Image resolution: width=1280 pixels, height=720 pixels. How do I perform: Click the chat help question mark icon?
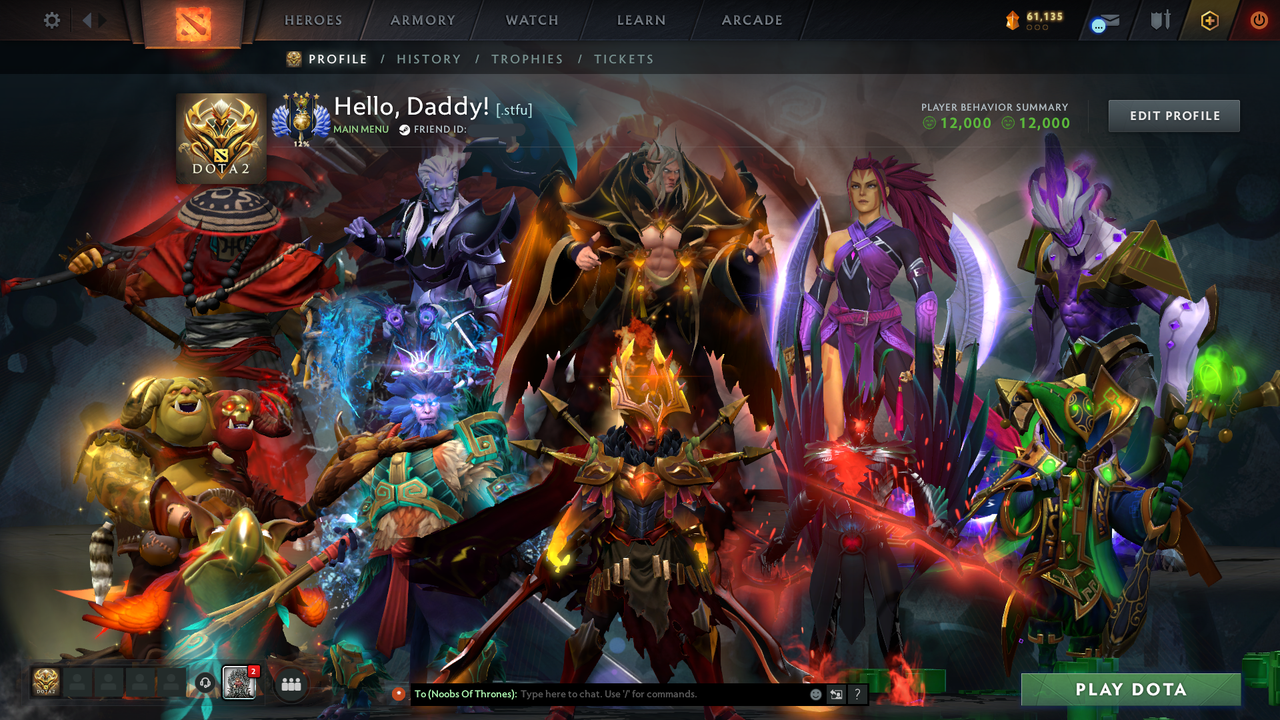(857, 693)
